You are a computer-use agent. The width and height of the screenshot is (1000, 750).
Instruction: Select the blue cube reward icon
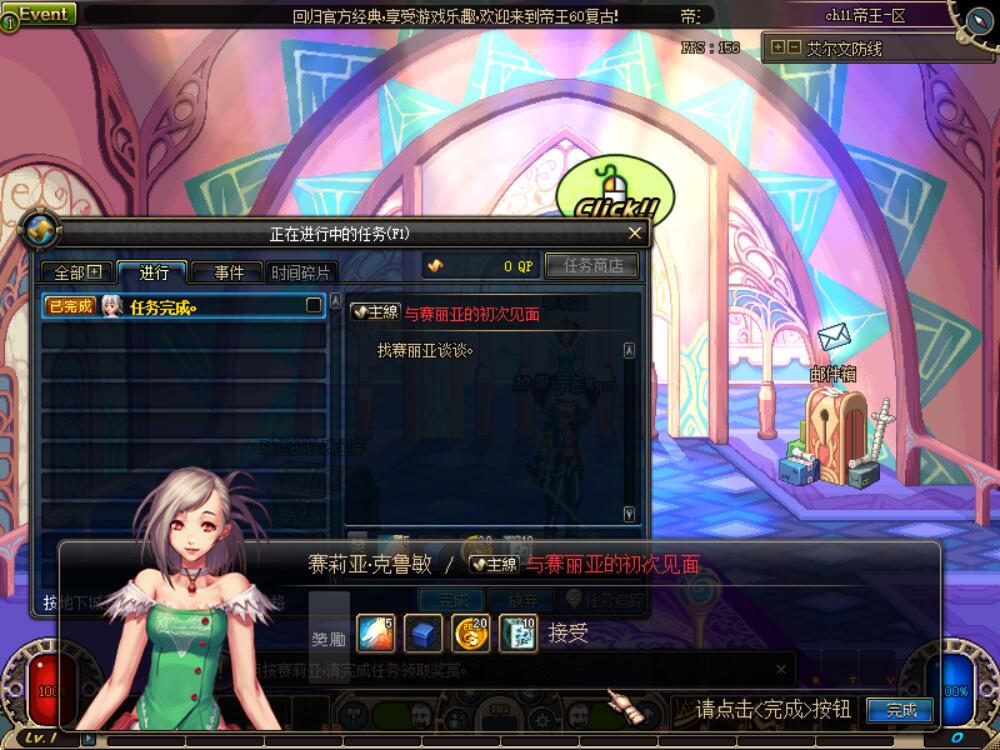click(x=423, y=634)
